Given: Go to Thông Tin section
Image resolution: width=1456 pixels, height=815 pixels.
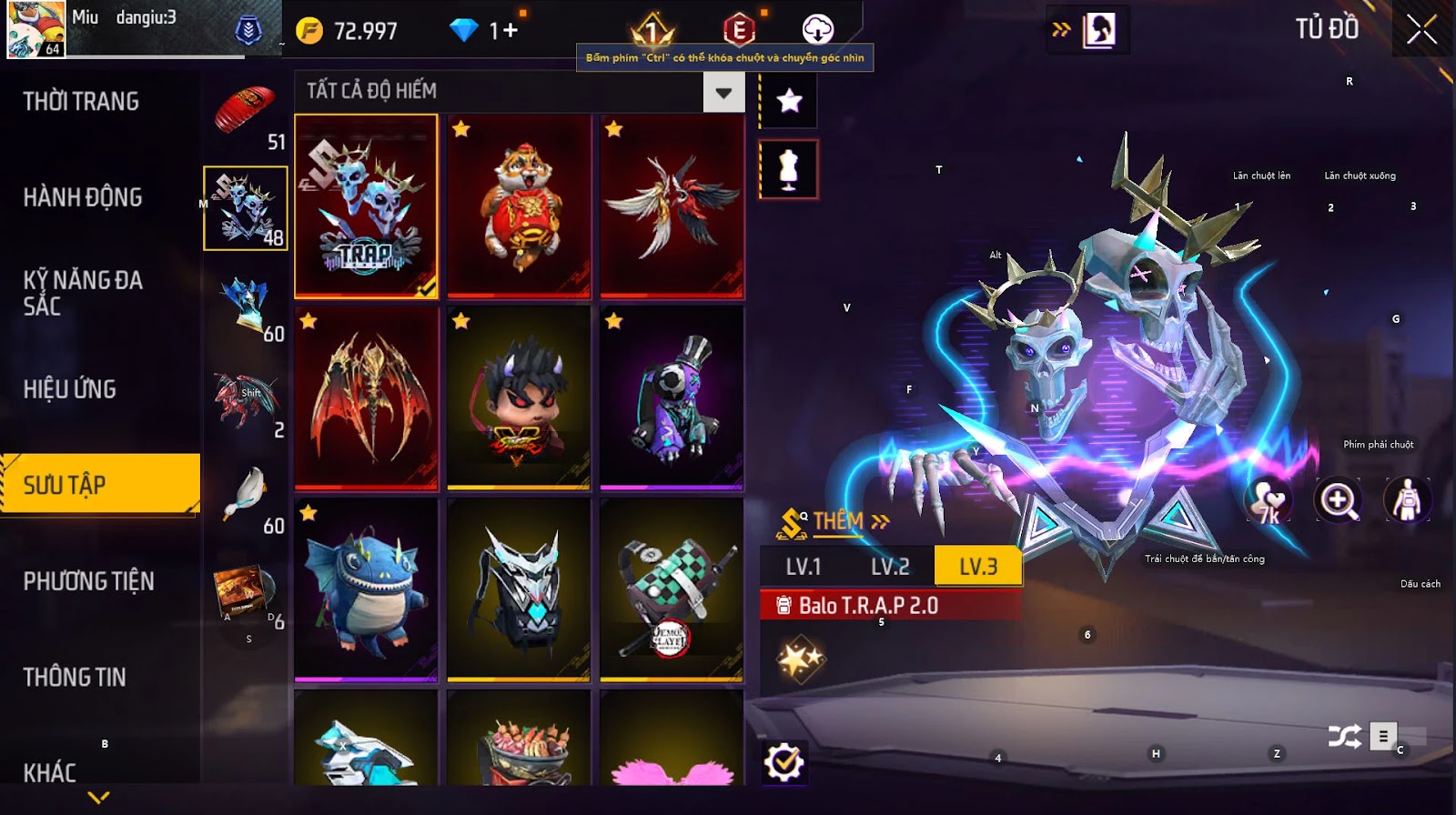Looking at the screenshot, I should point(75,677).
